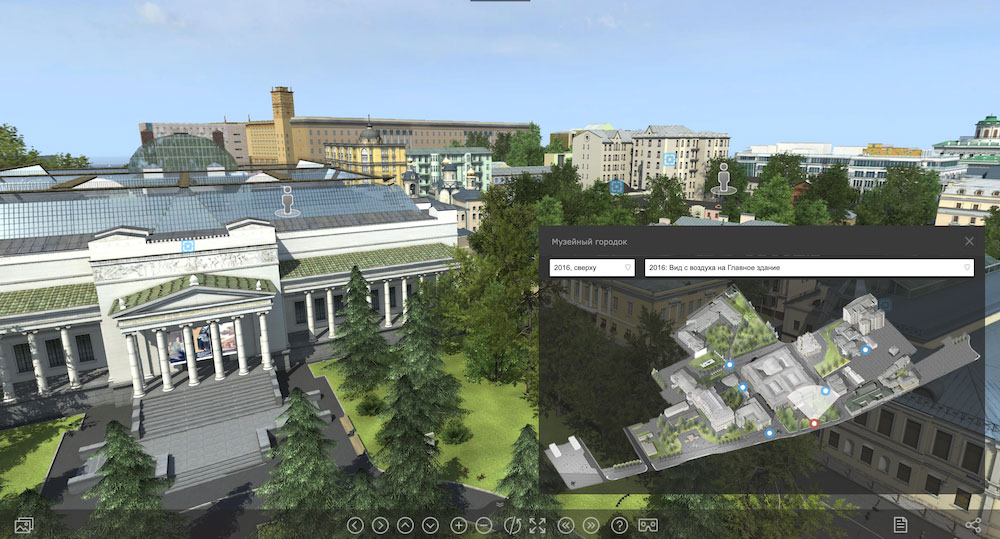Click the person hotspot above the glass roof
Viewport: 1000px width, 539px height.
289,201
